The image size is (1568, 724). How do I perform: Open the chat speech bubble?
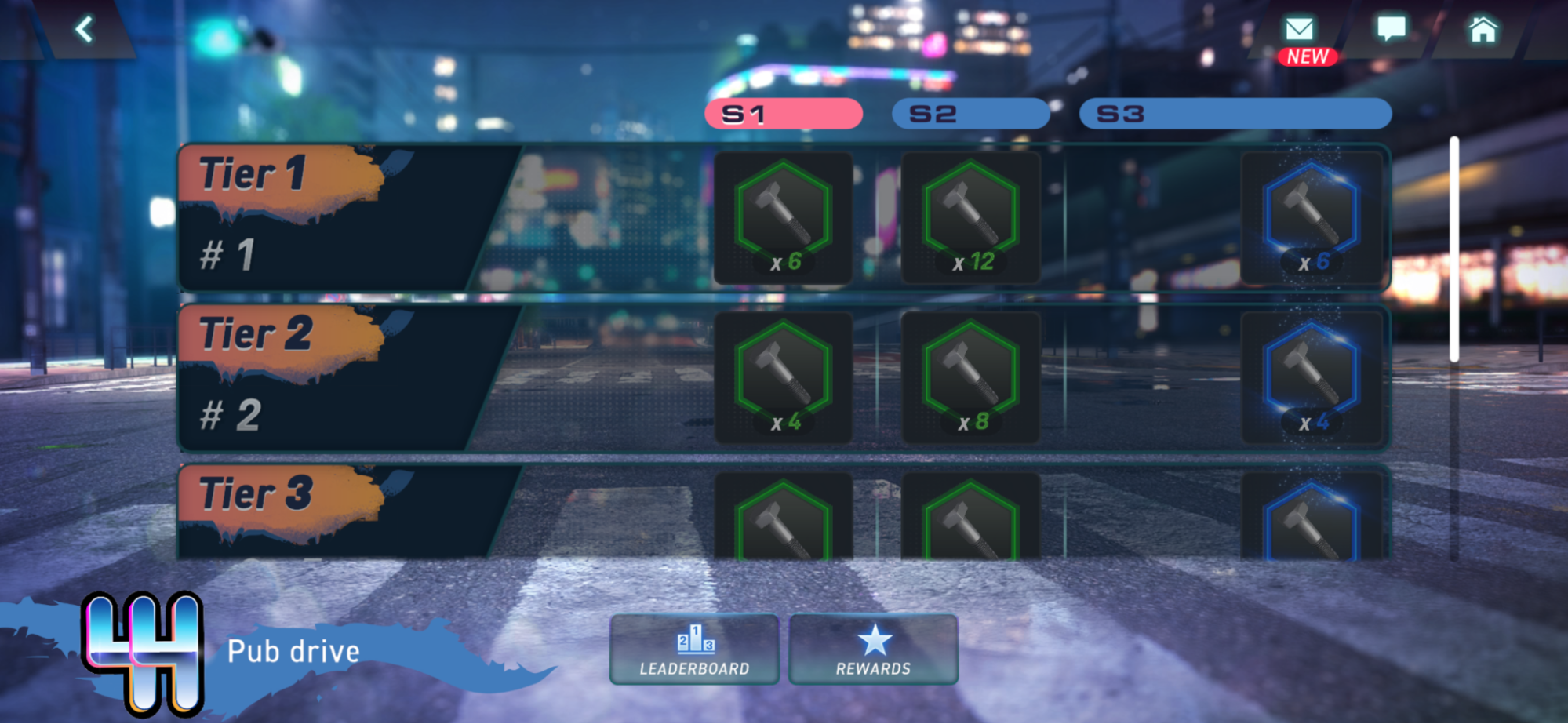pos(1392,30)
